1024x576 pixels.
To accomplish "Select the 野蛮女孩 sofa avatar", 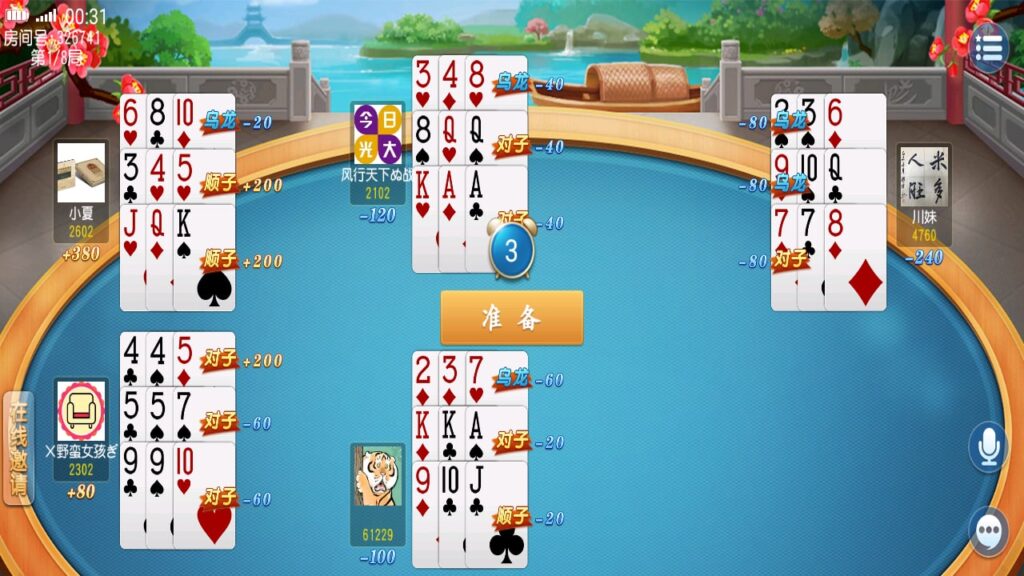I will coord(81,410).
